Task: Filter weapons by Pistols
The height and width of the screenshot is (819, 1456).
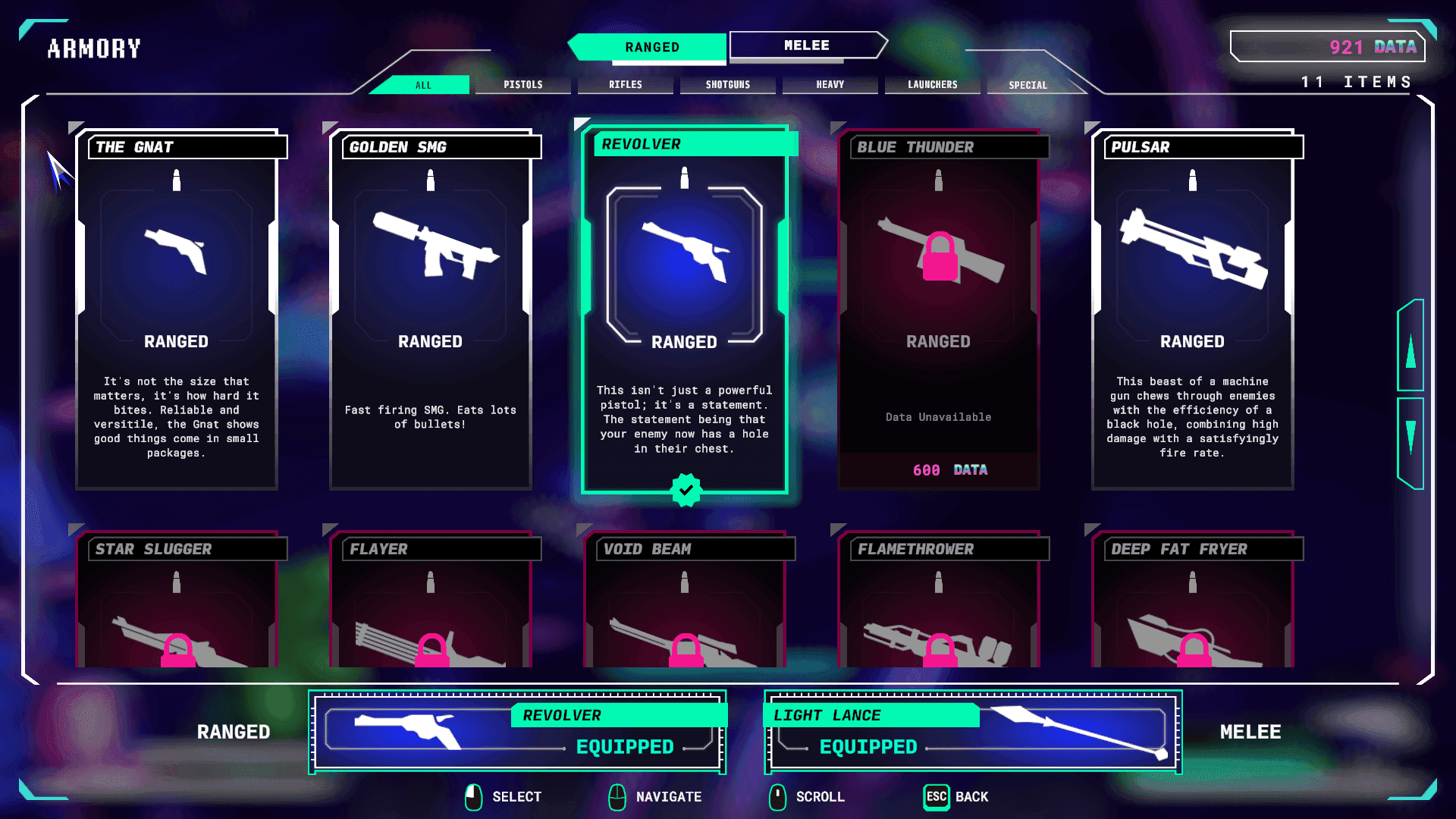Action: (522, 85)
